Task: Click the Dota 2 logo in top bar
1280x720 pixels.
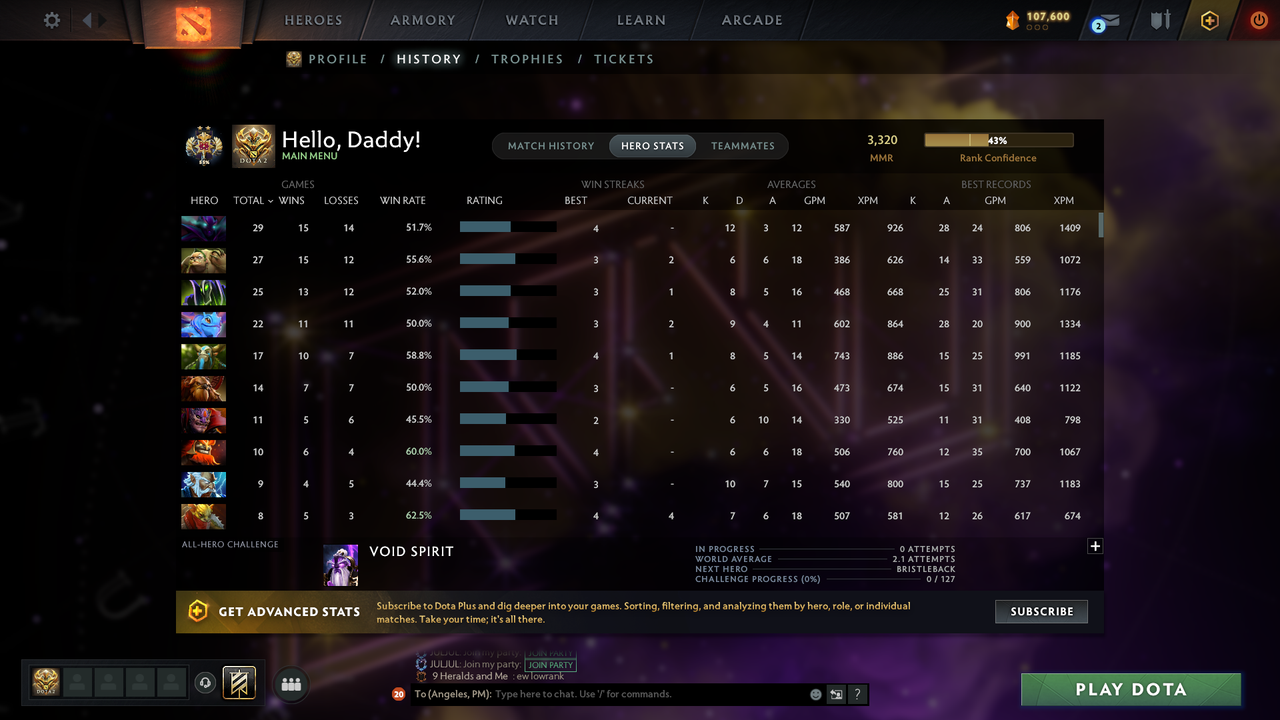Action: click(195, 20)
